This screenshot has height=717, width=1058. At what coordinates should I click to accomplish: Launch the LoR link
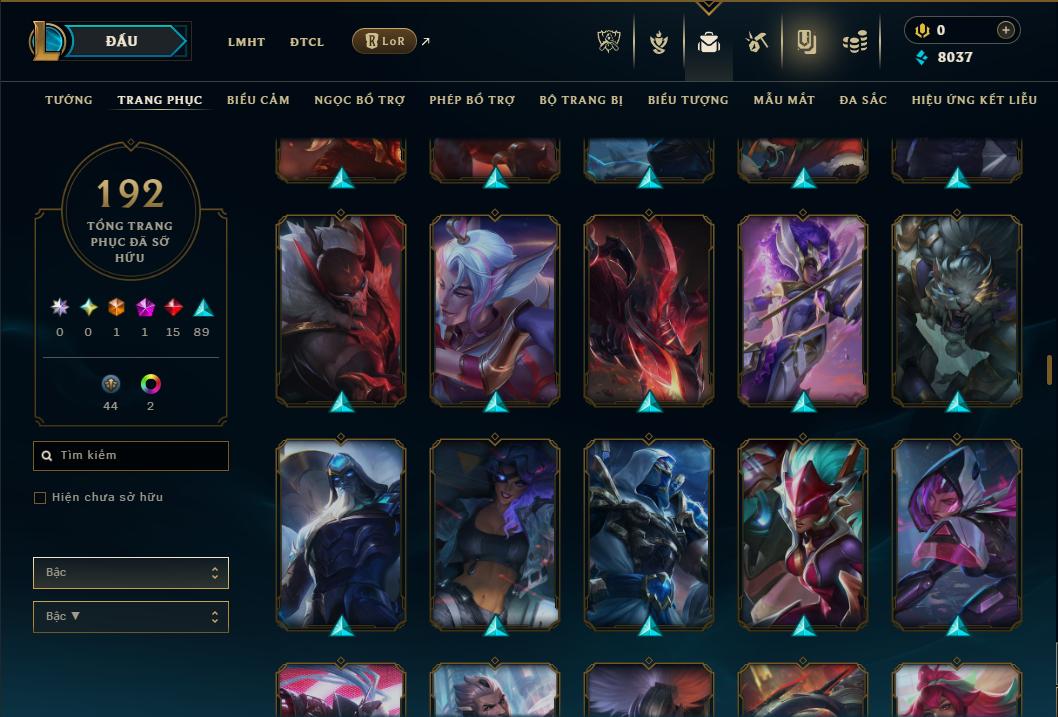[x=385, y=41]
